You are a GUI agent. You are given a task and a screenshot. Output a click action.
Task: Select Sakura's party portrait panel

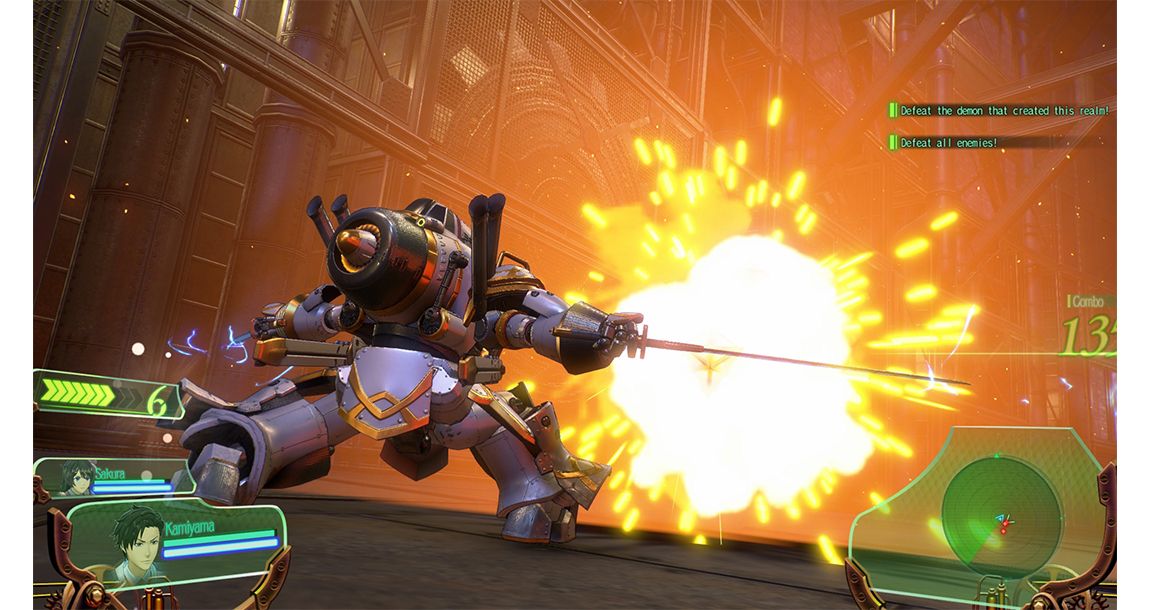tap(115, 477)
